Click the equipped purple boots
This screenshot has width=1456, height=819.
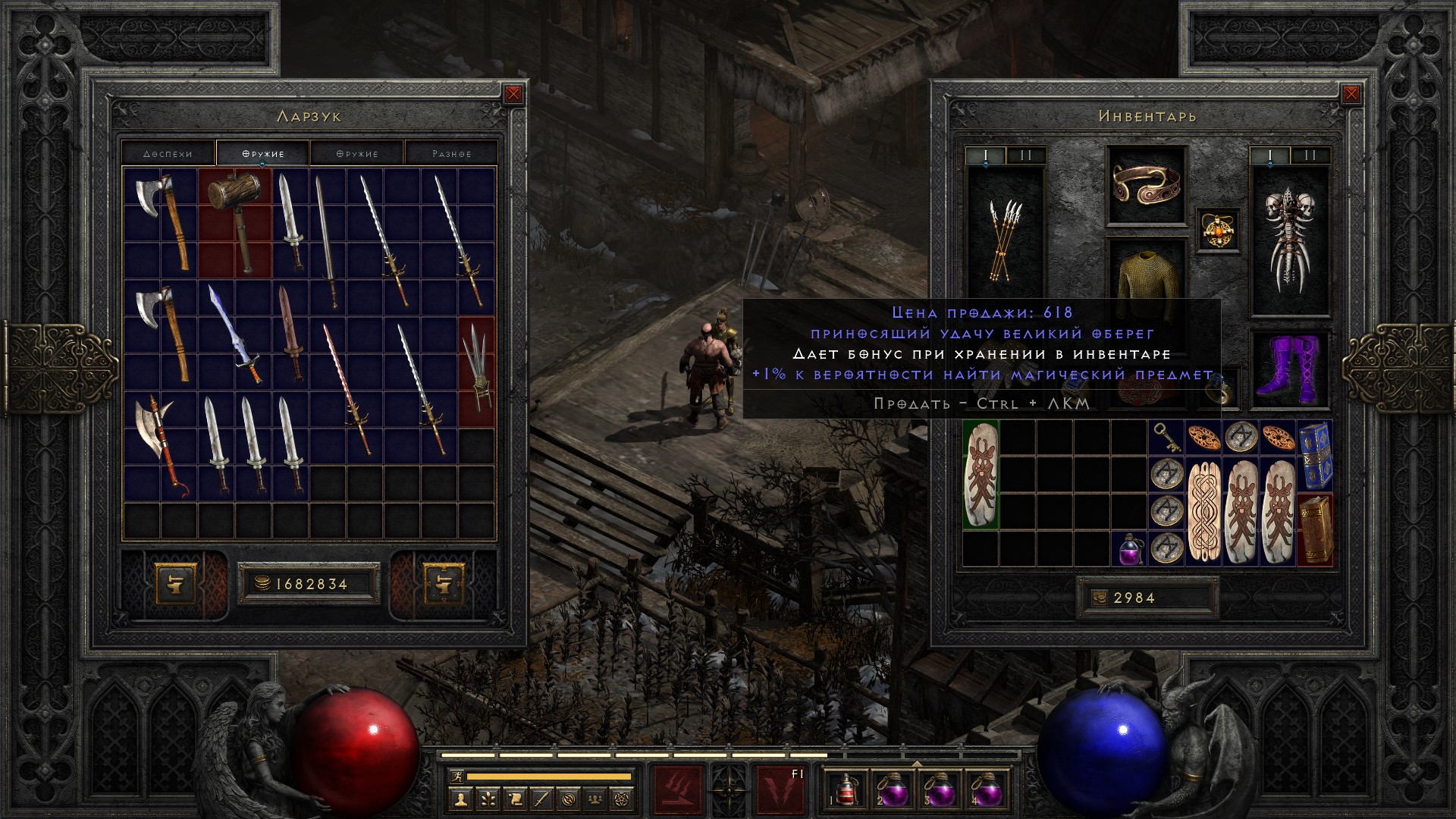pyautogui.click(x=1289, y=368)
